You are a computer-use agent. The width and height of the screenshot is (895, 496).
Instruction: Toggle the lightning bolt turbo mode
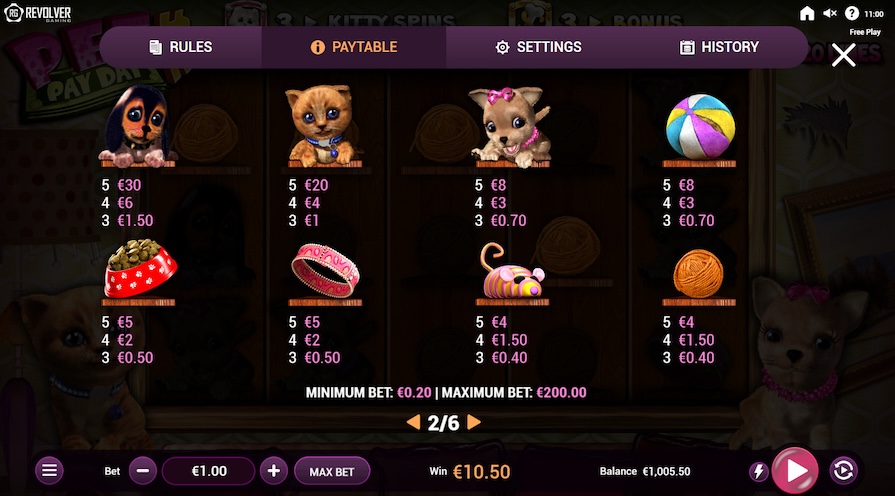759,471
